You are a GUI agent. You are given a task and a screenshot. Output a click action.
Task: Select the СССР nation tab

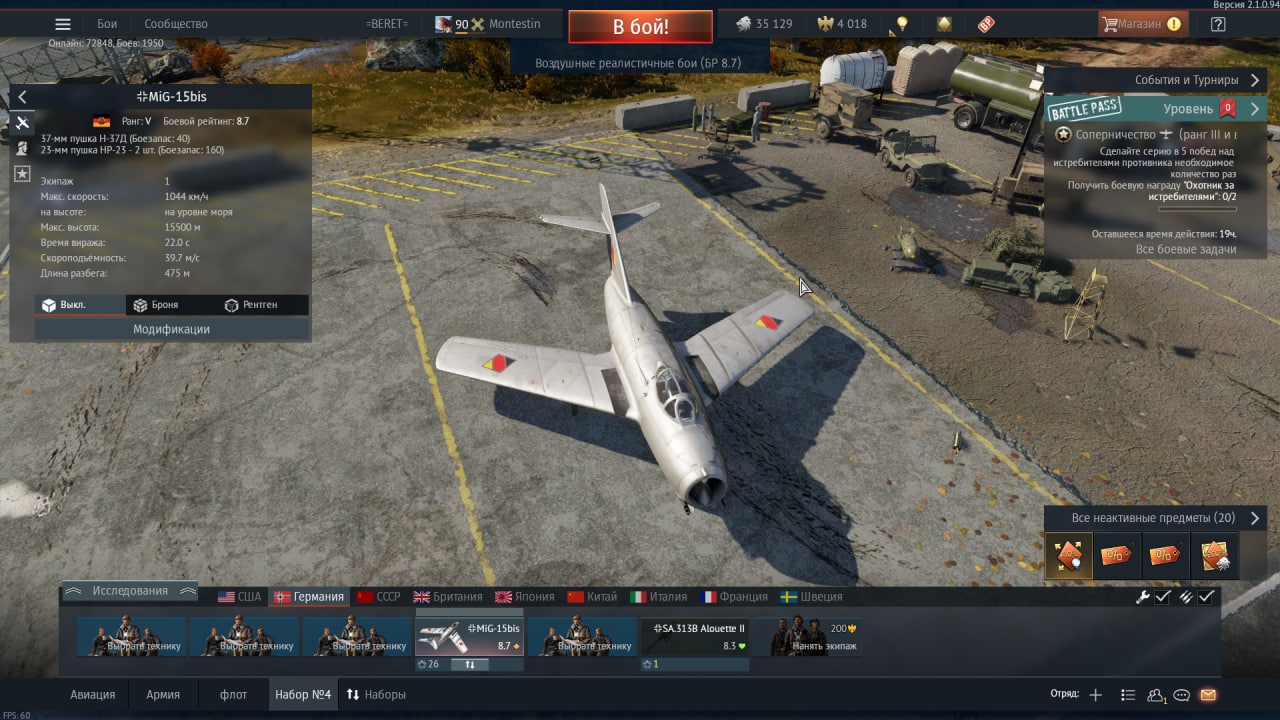(x=379, y=597)
